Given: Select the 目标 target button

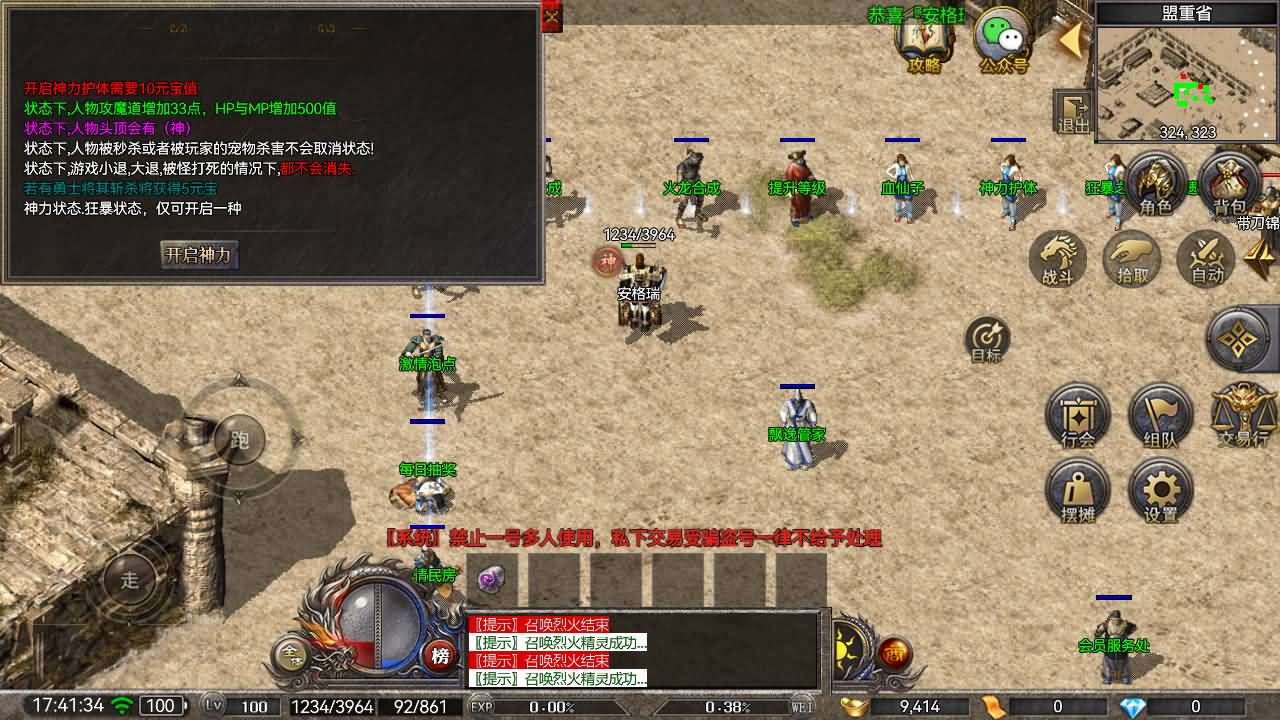Looking at the screenshot, I should (987, 339).
